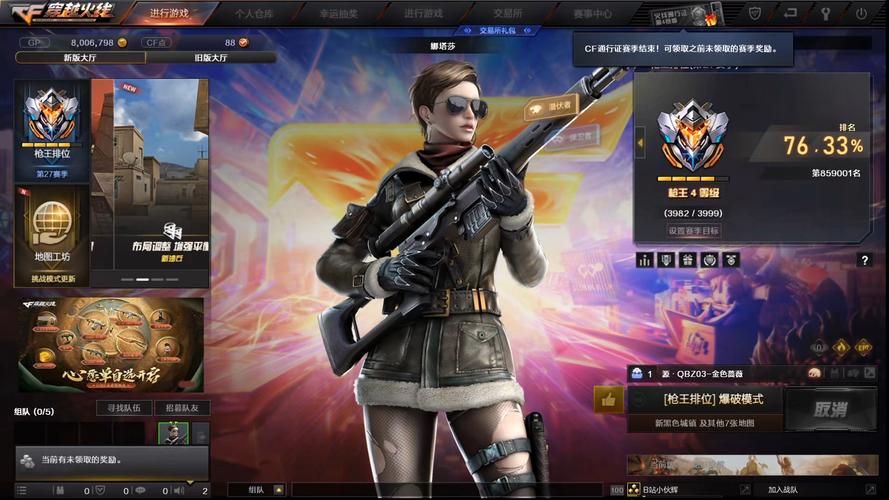Click the thumbs-up like icon
The height and width of the screenshot is (500, 889).
pyautogui.click(x=608, y=400)
